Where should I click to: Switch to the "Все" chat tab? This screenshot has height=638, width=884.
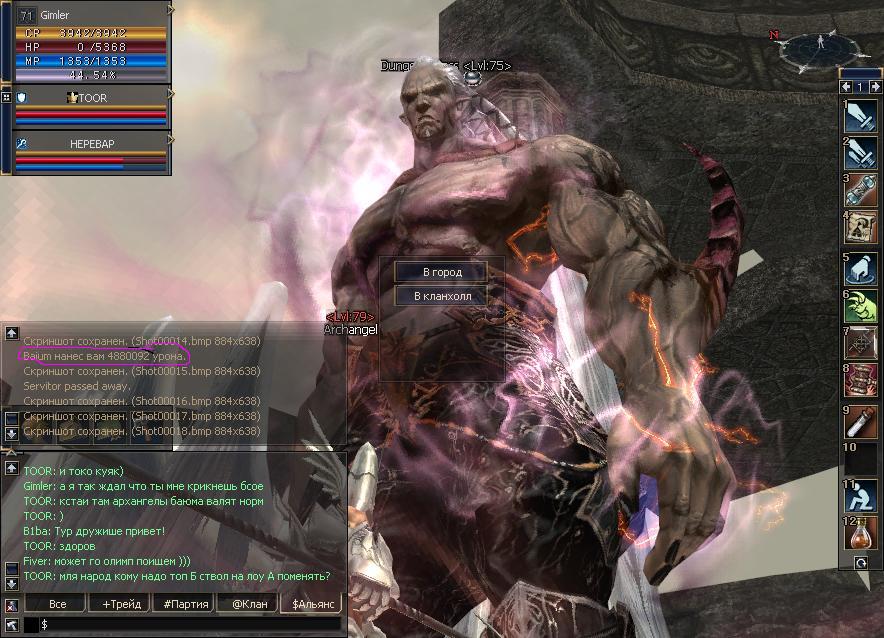(57, 604)
